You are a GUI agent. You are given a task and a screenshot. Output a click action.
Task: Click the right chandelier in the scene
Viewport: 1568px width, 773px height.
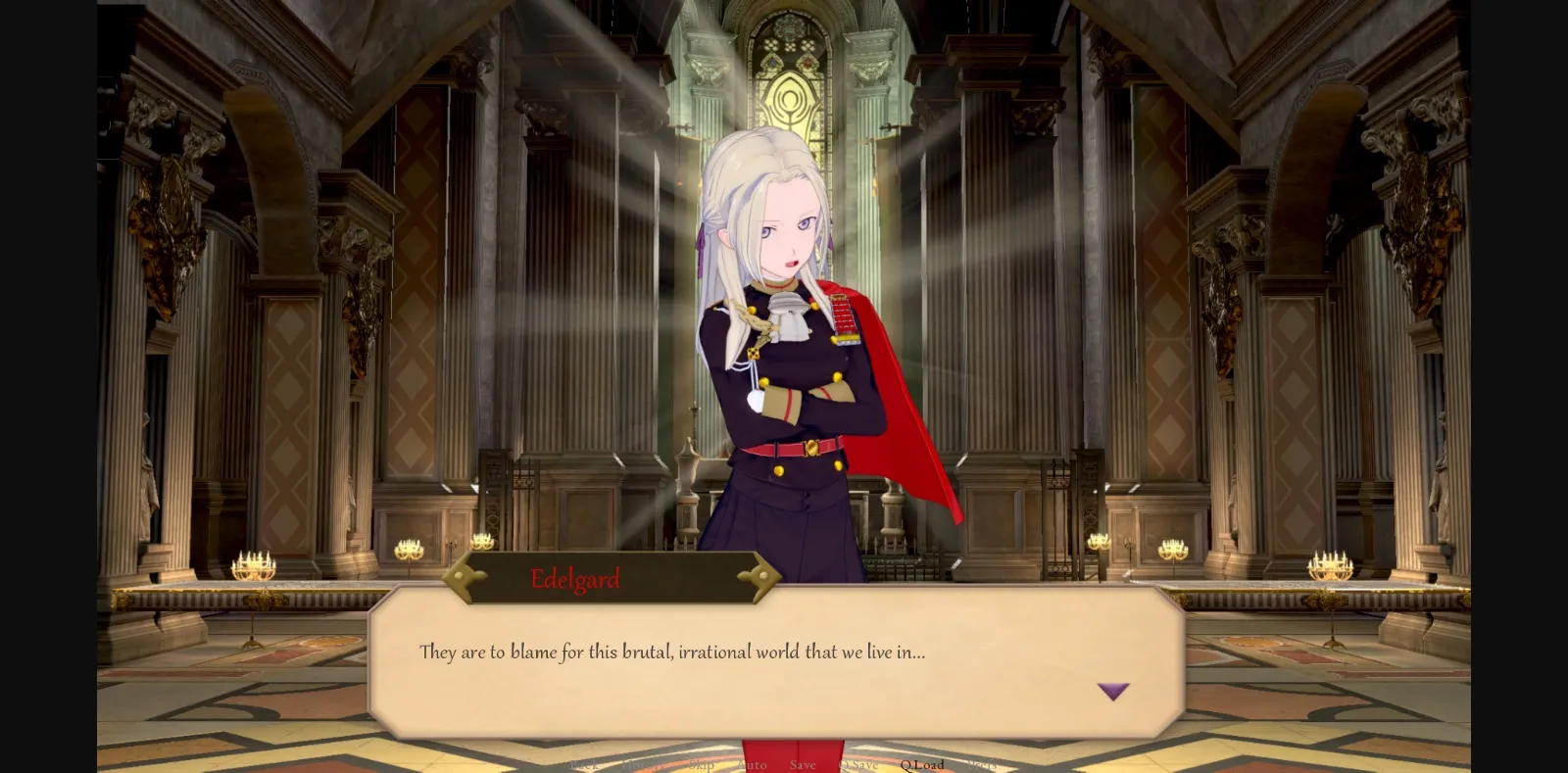1330,563
